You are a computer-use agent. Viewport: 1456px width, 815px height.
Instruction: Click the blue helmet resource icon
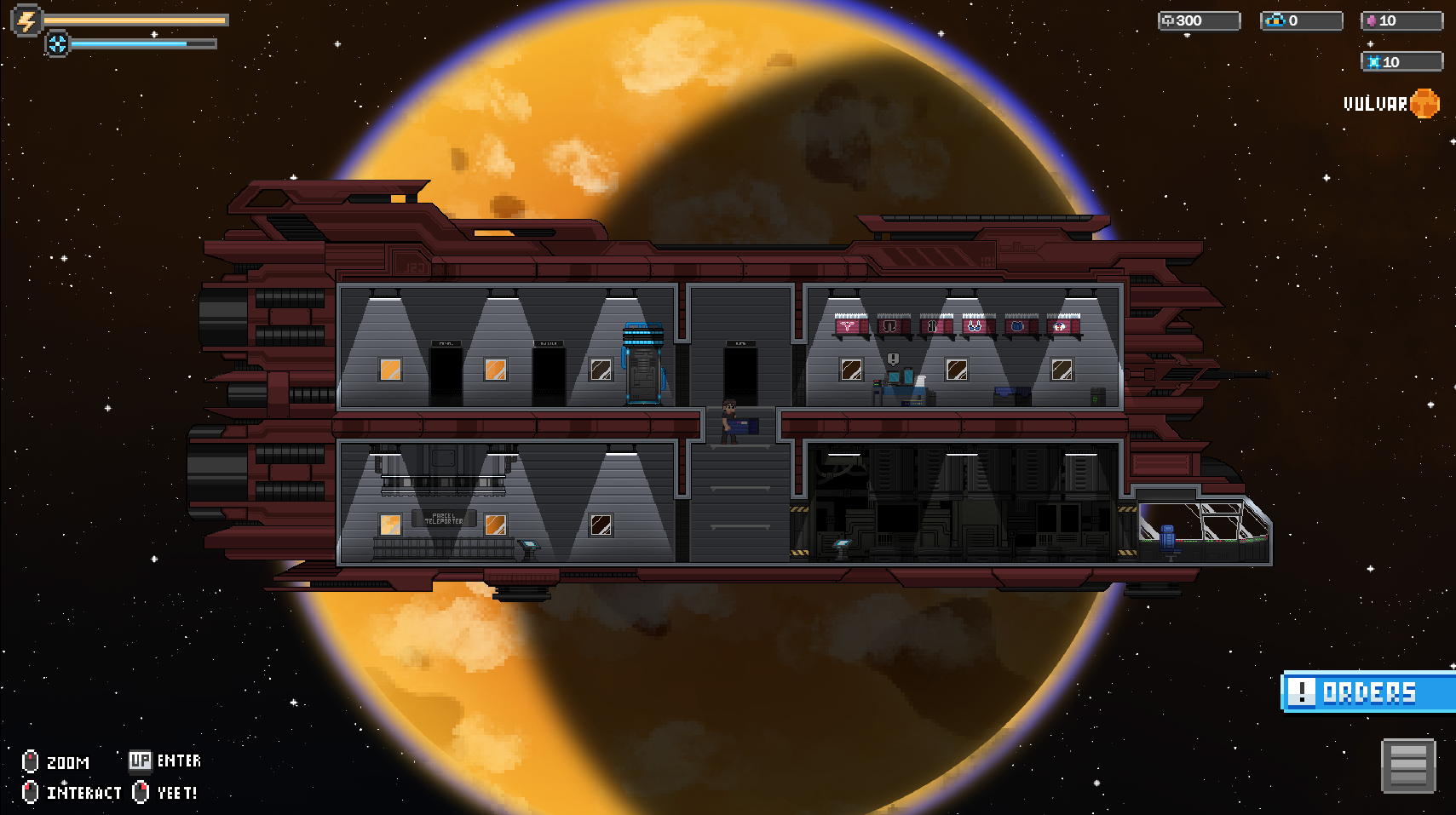coord(1275,20)
